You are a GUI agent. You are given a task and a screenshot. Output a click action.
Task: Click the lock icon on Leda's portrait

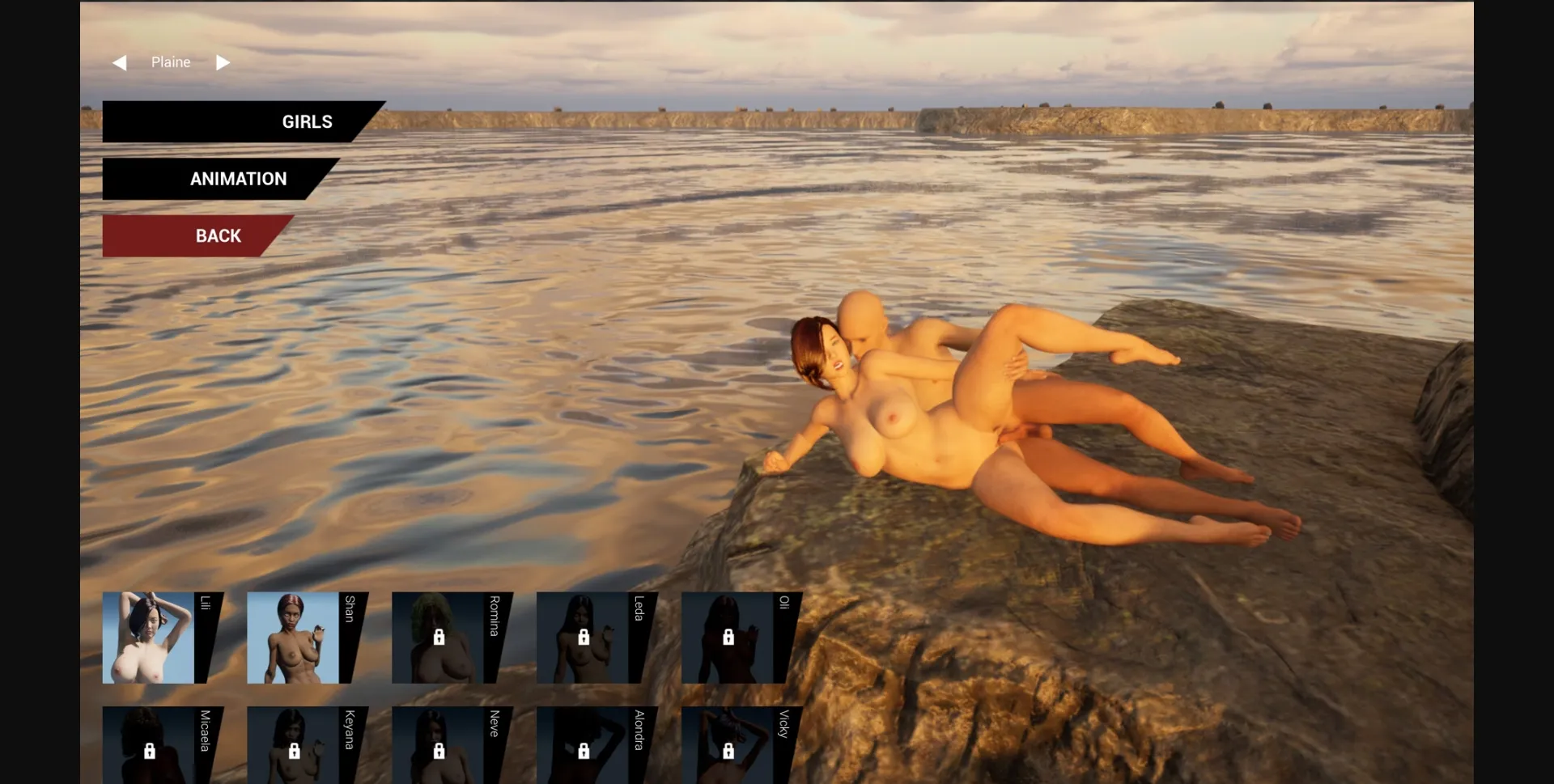coord(584,638)
